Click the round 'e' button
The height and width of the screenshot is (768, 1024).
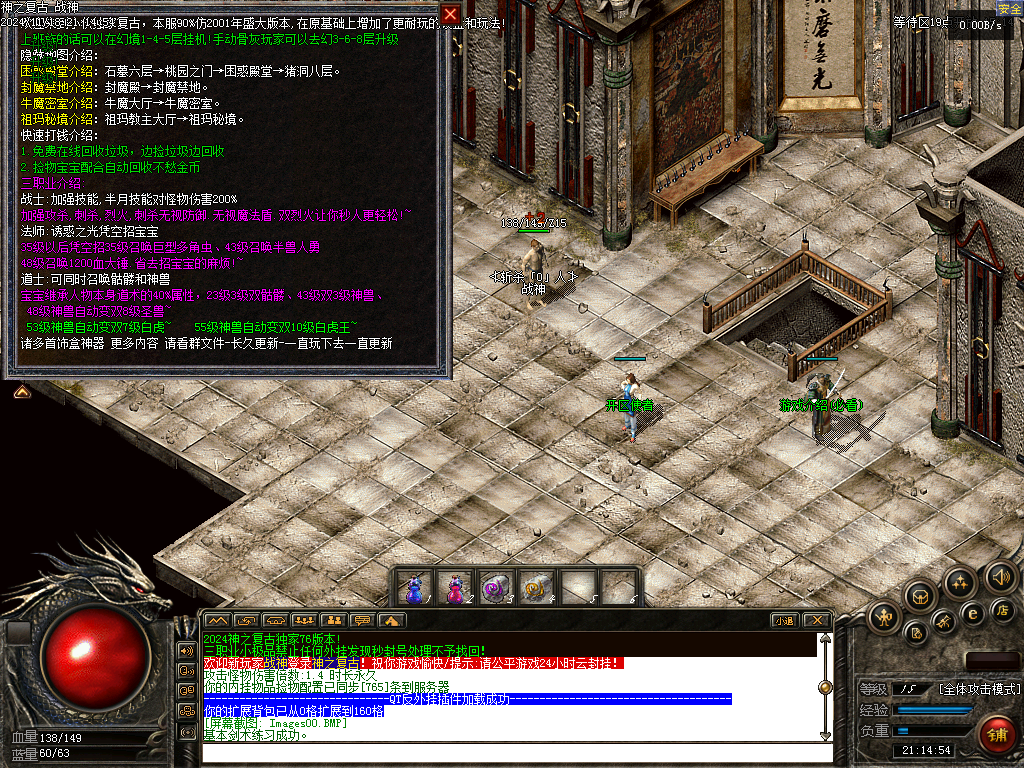[972, 613]
